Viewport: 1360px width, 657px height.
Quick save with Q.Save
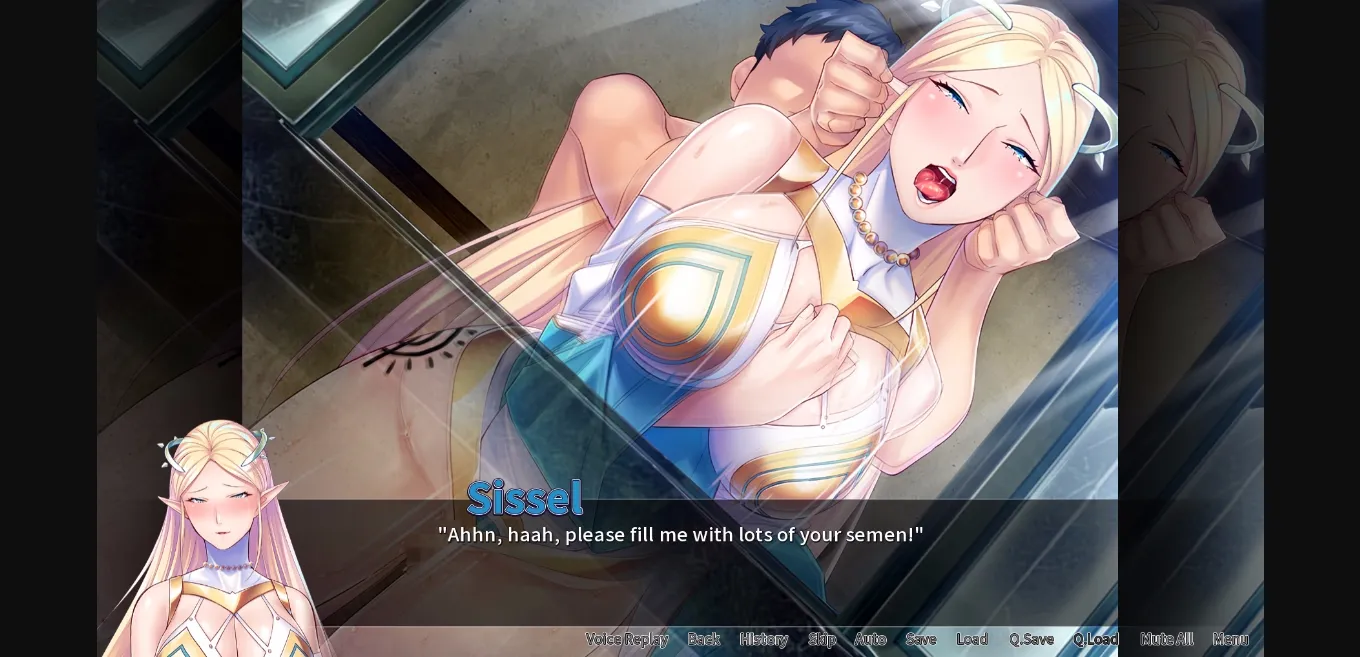[1031, 639]
